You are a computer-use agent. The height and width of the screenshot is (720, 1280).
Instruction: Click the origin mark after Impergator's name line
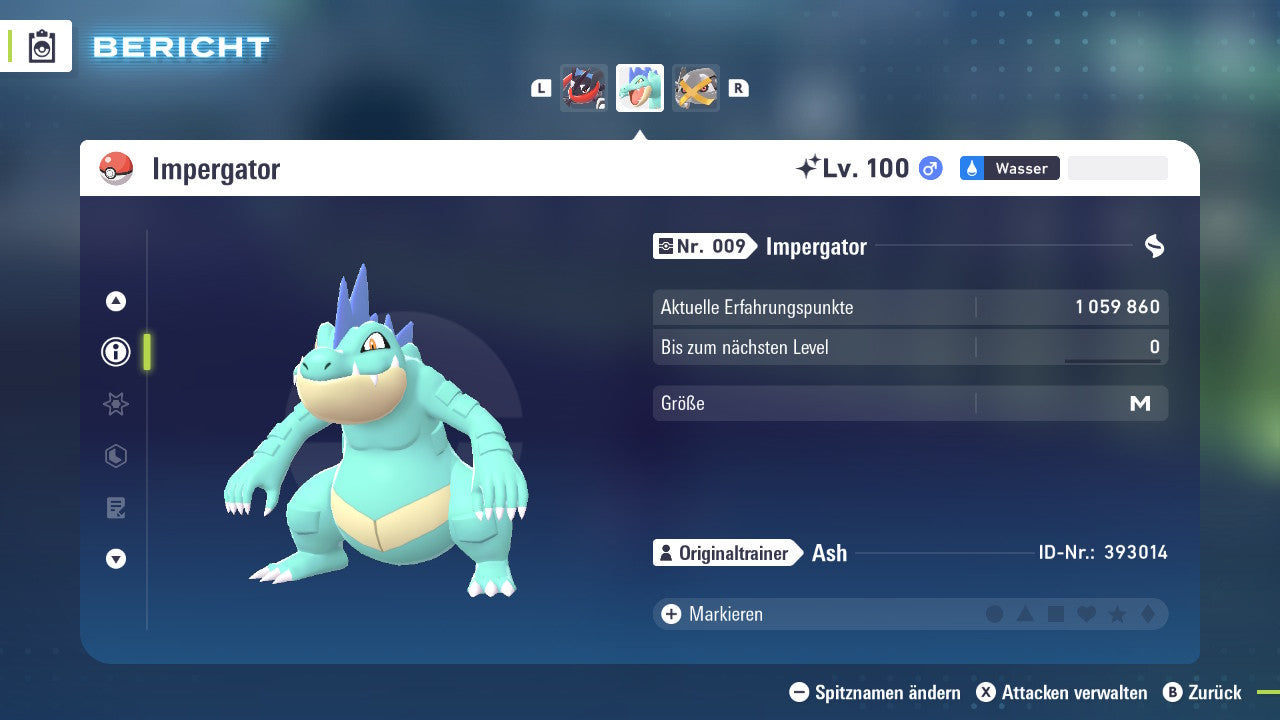click(1155, 246)
